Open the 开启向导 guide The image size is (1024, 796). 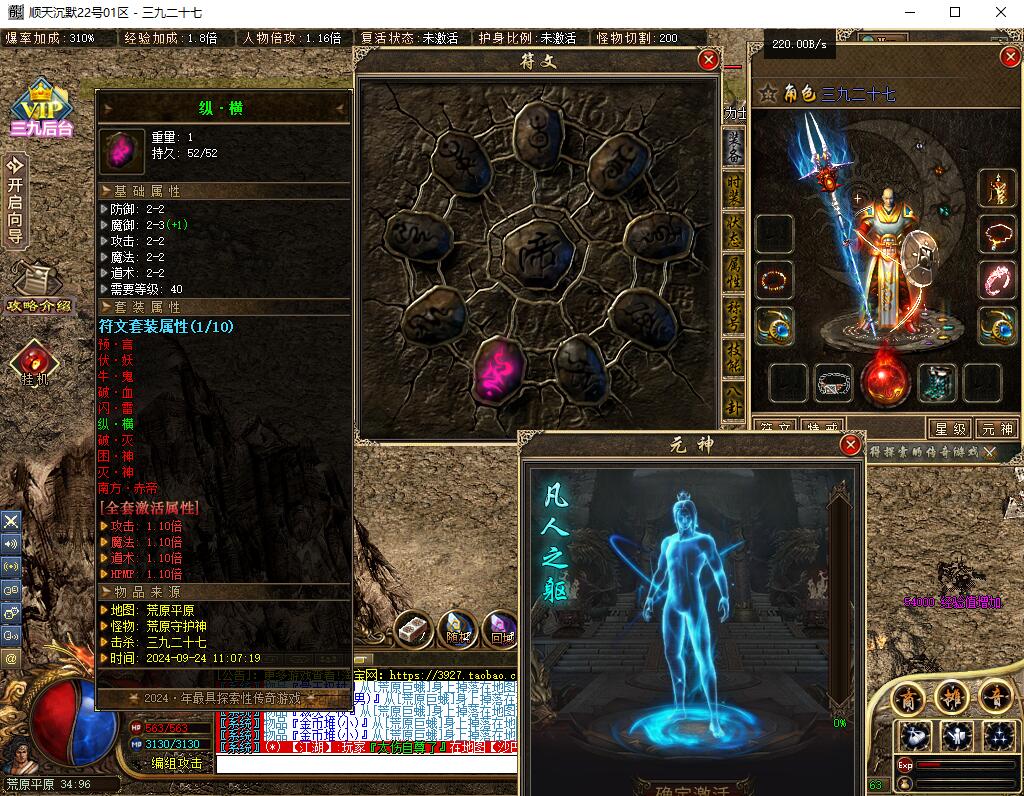click(15, 198)
